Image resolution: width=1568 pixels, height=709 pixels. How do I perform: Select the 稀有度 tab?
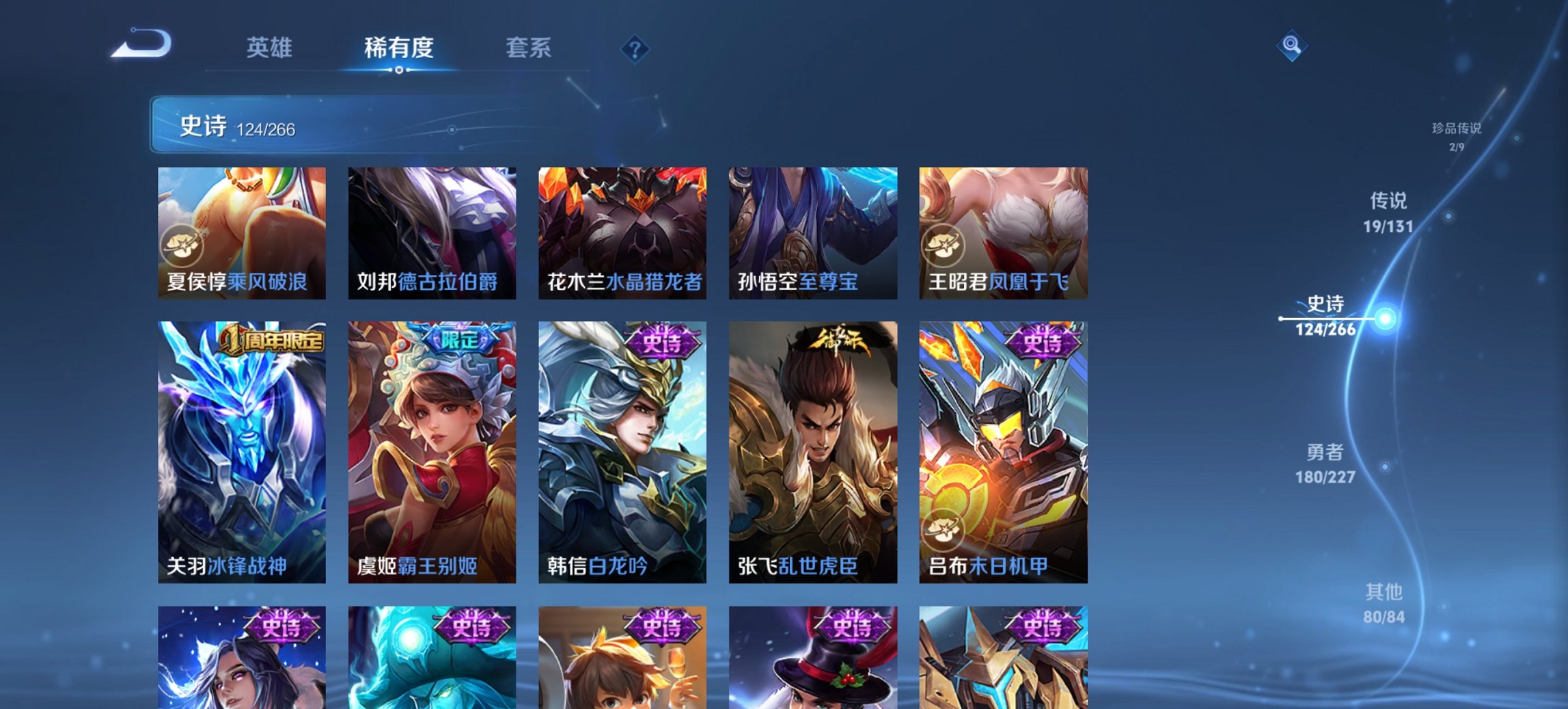tap(399, 48)
